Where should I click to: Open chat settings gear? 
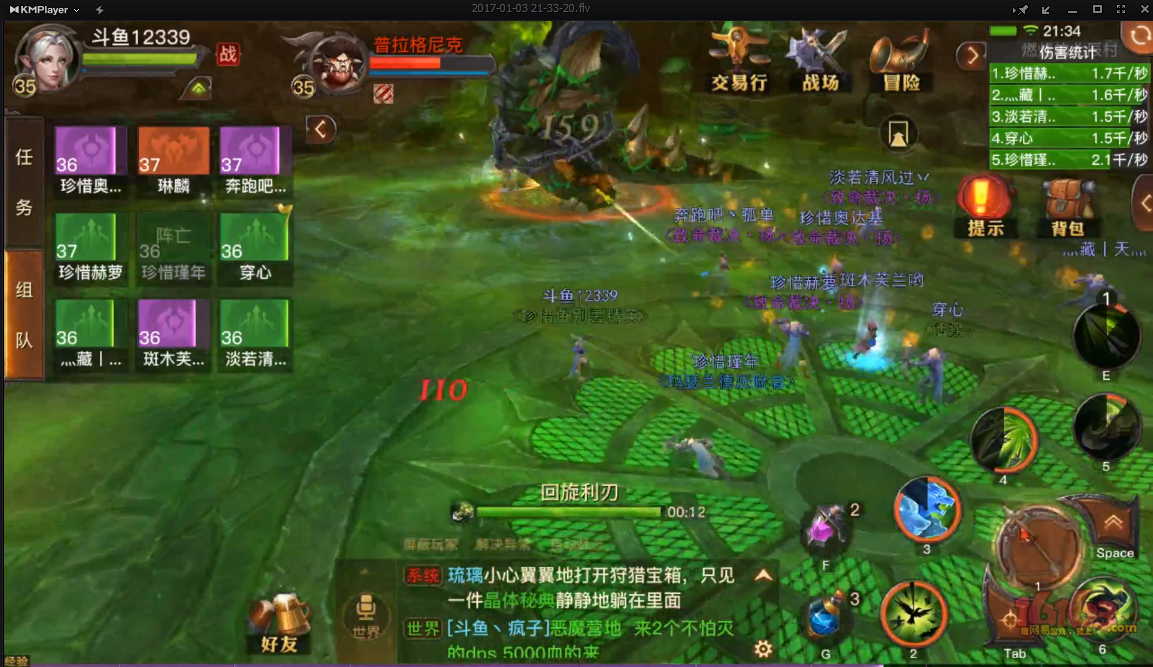(764, 649)
